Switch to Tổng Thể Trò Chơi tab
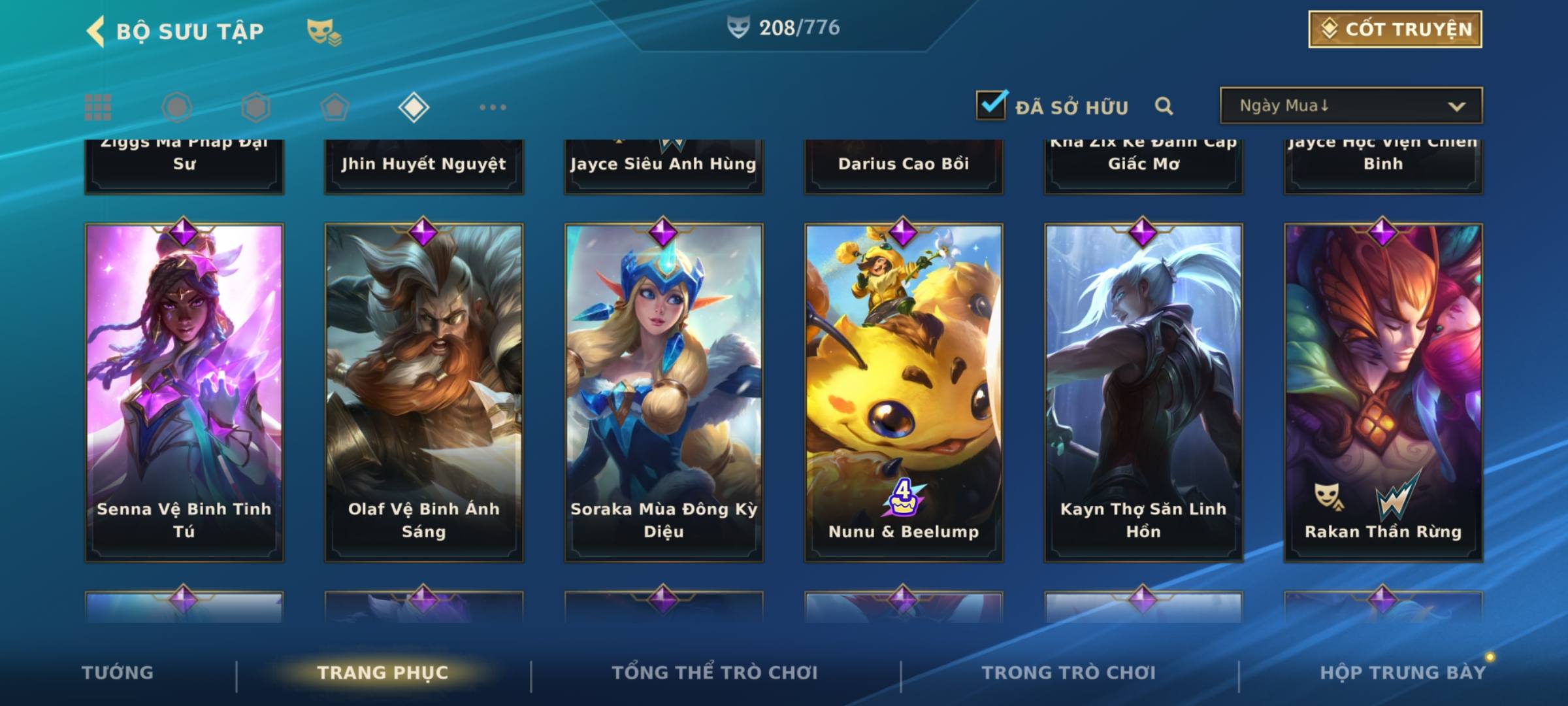This screenshot has width=1568, height=706. coord(715,673)
